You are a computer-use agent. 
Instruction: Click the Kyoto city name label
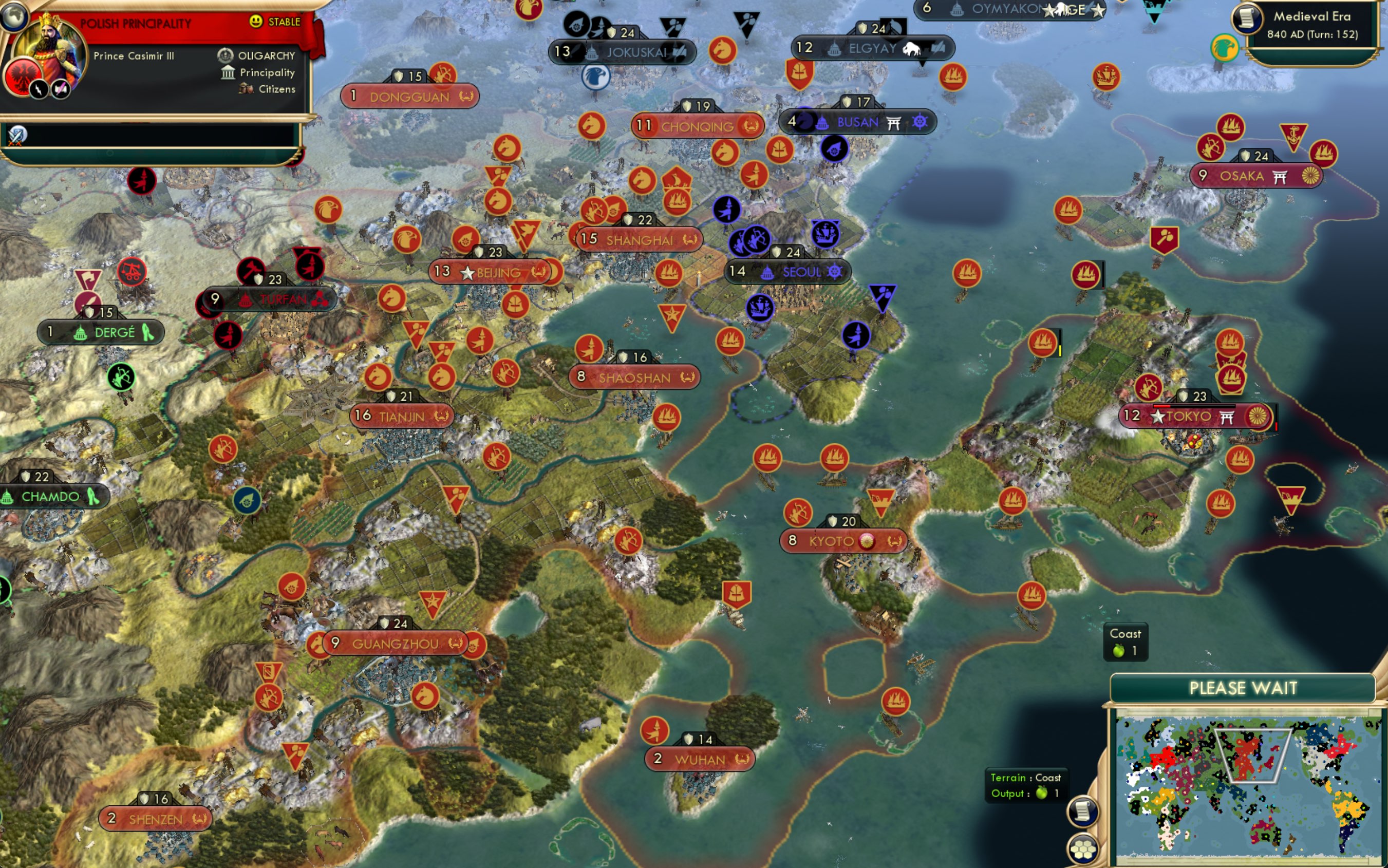click(831, 540)
